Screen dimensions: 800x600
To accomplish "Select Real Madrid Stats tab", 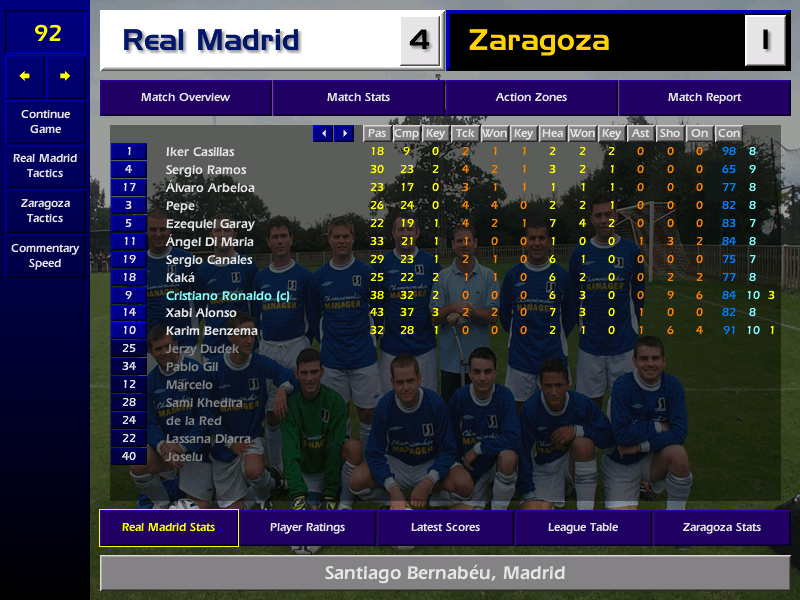I will click(168, 528).
